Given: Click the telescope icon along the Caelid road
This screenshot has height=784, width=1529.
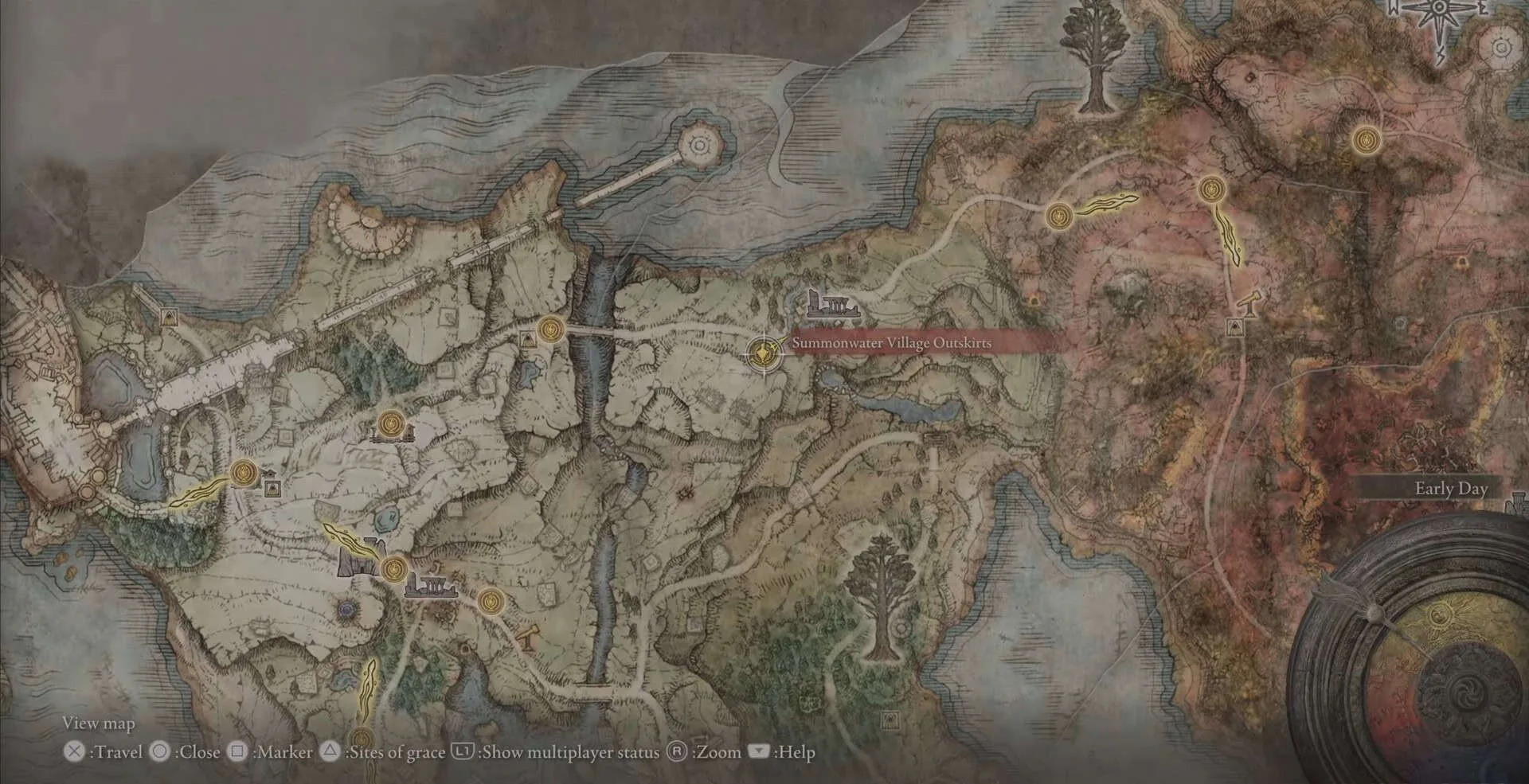Looking at the screenshot, I should point(1248,302).
